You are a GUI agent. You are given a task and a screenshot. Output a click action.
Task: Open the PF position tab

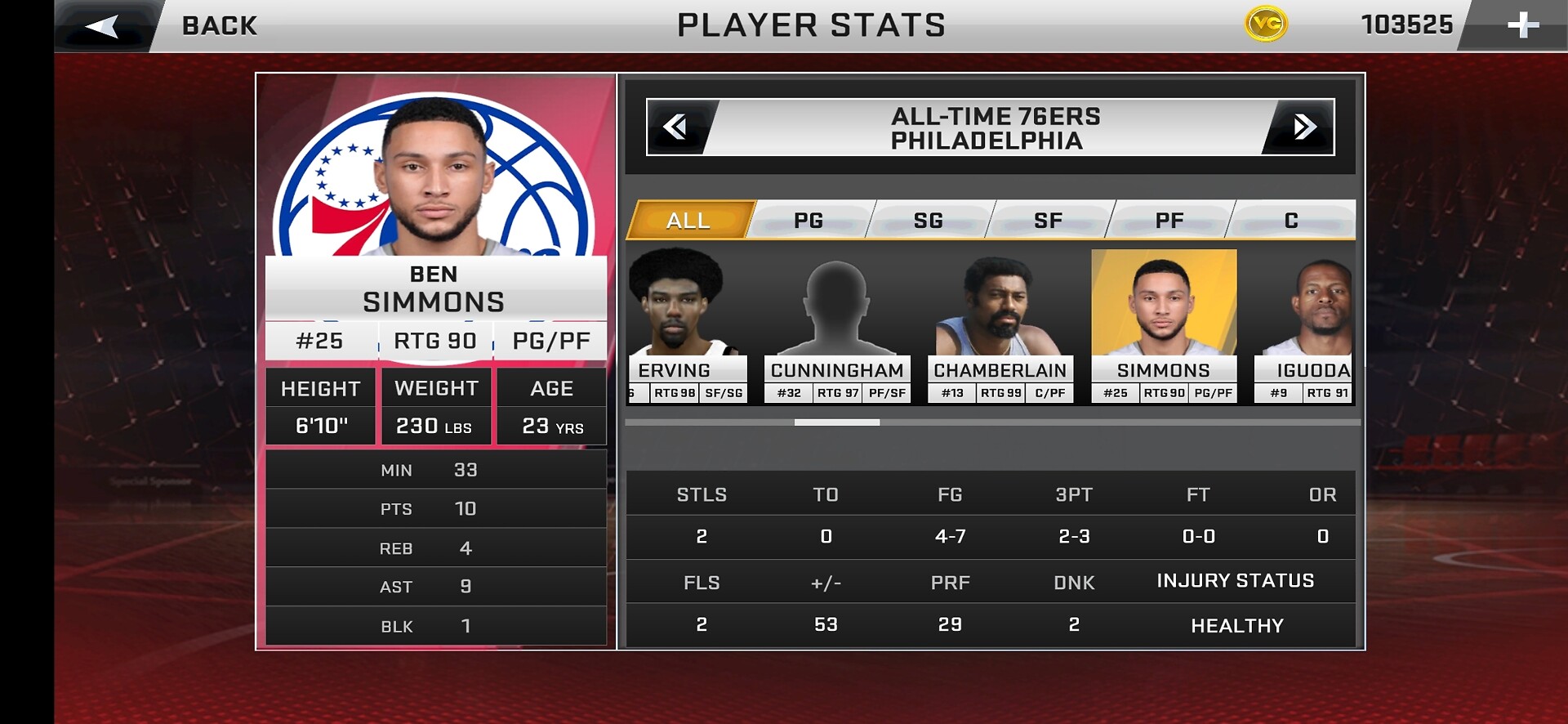tap(1169, 220)
